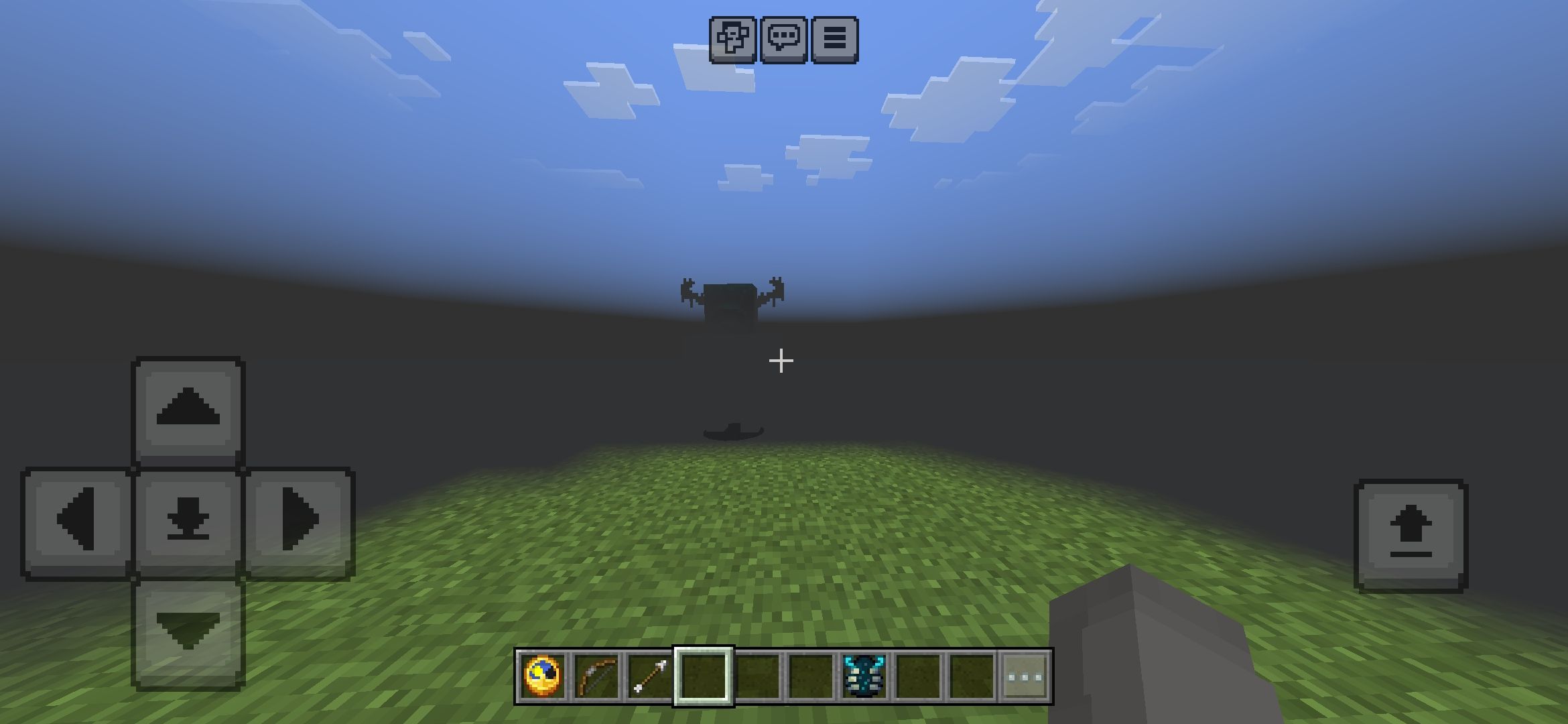
Task: Tap the strafe left arrow
Action: pos(77,521)
